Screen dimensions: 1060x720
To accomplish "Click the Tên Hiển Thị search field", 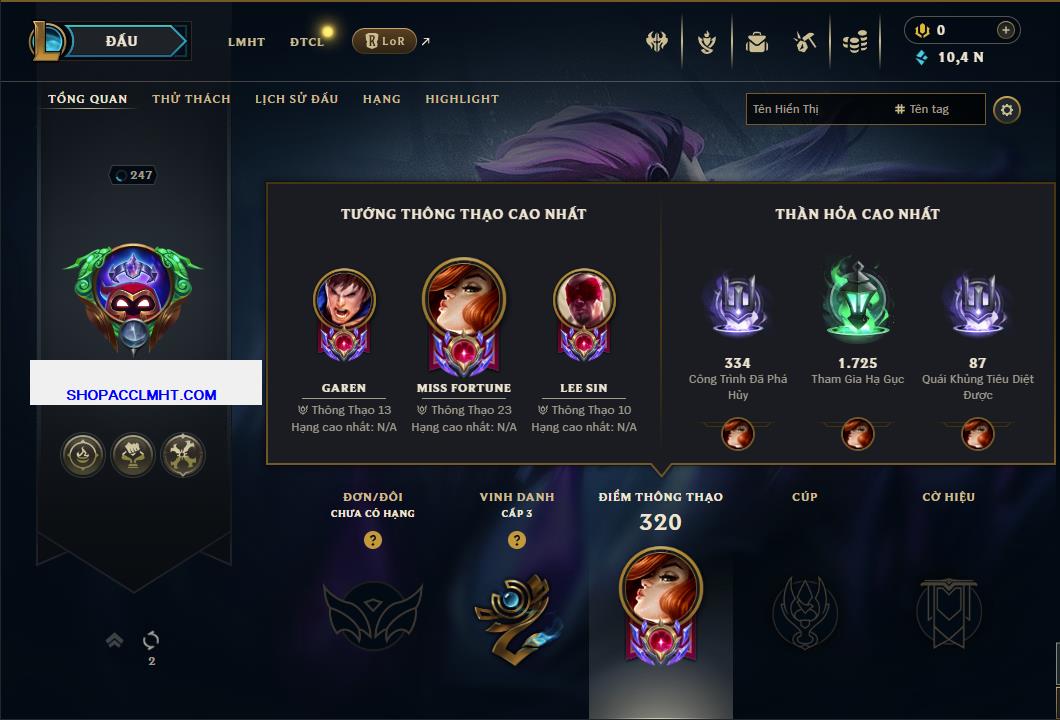I will pos(815,109).
